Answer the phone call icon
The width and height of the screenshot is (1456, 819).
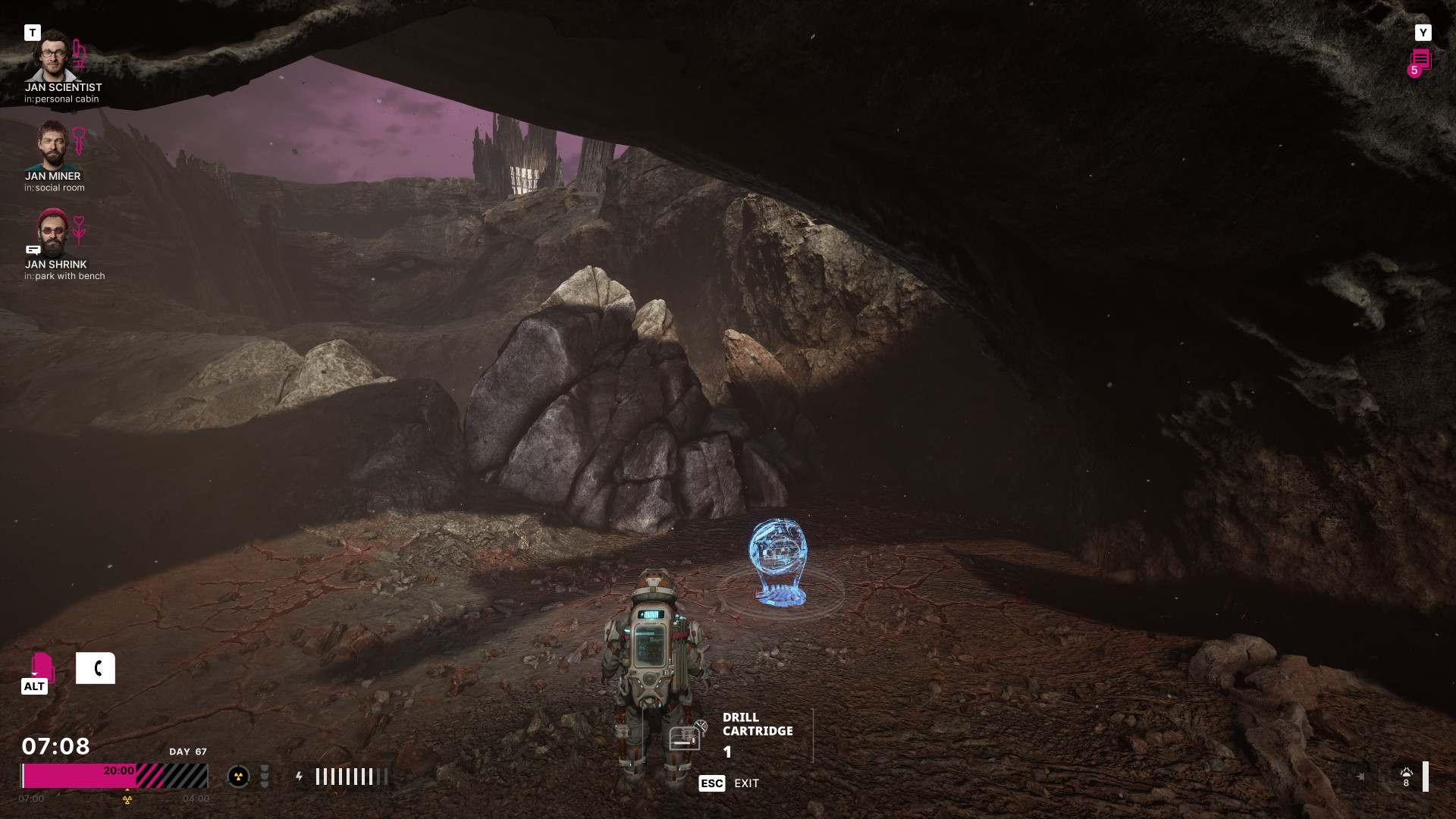pyautogui.click(x=96, y=668)
